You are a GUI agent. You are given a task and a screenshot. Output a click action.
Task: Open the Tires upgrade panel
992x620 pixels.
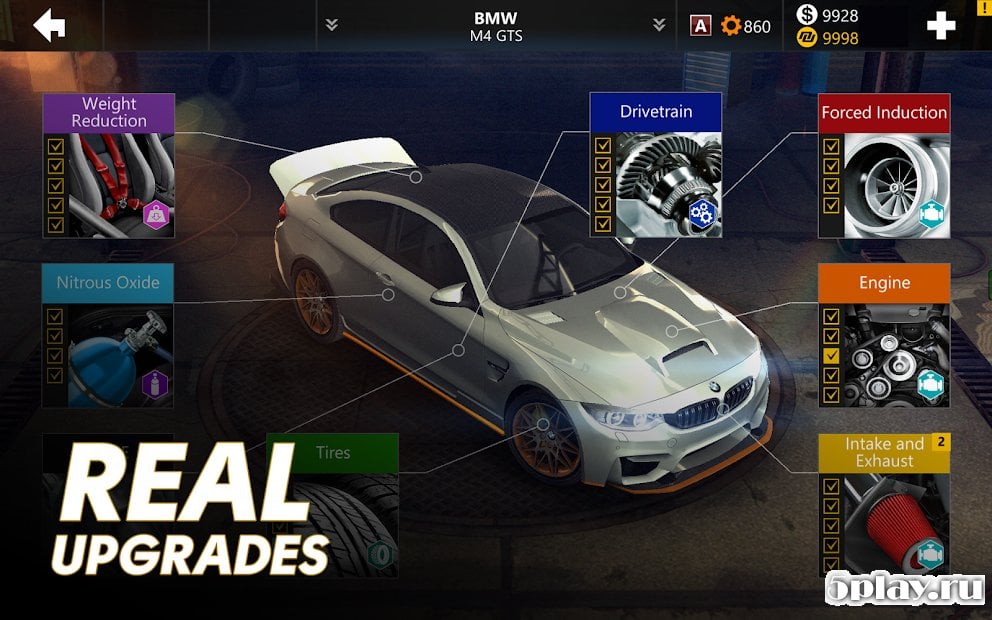pyautogui.click(x=332, y=505)
